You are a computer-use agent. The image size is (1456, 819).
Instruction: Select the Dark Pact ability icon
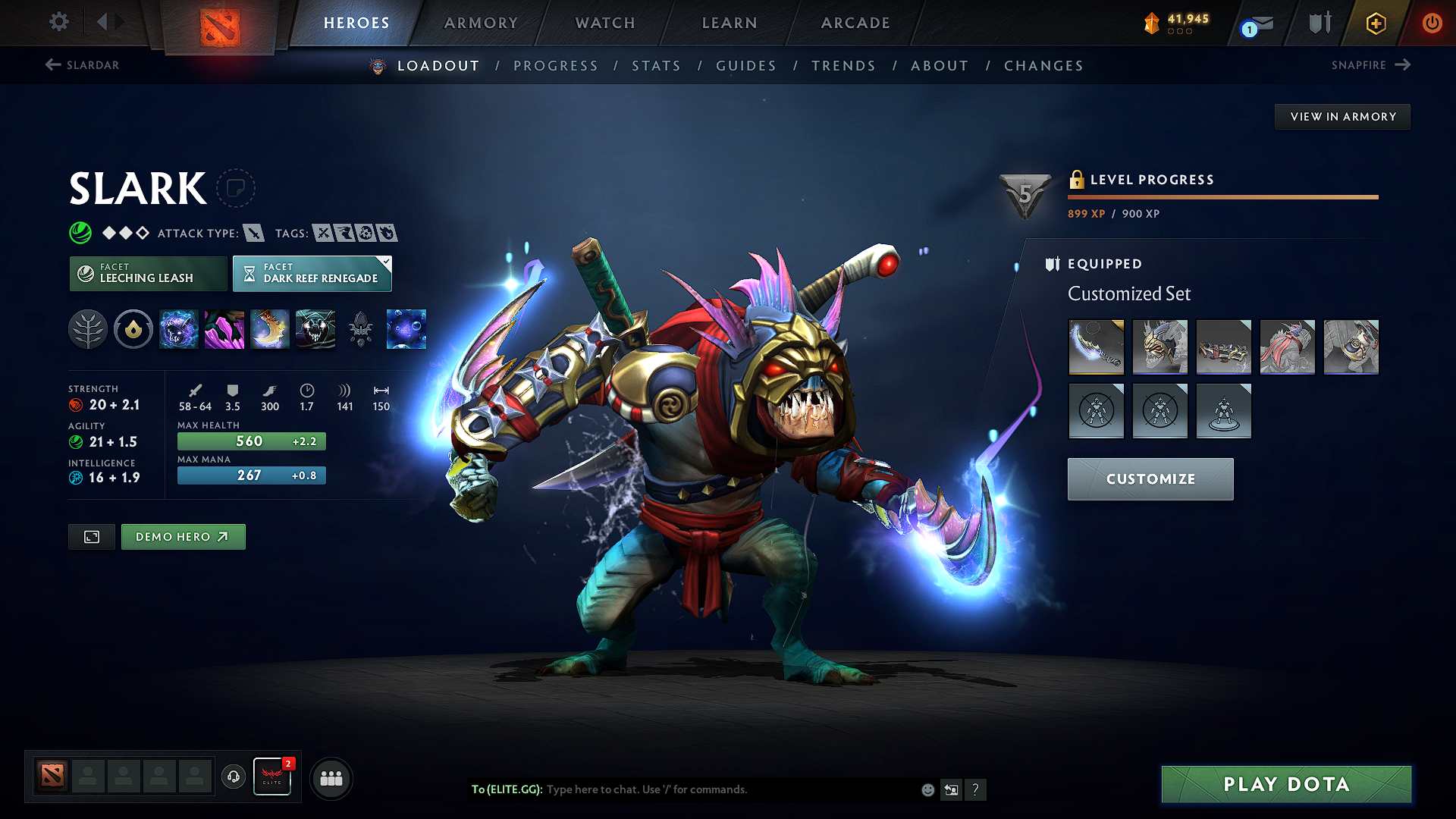[179, 329]
